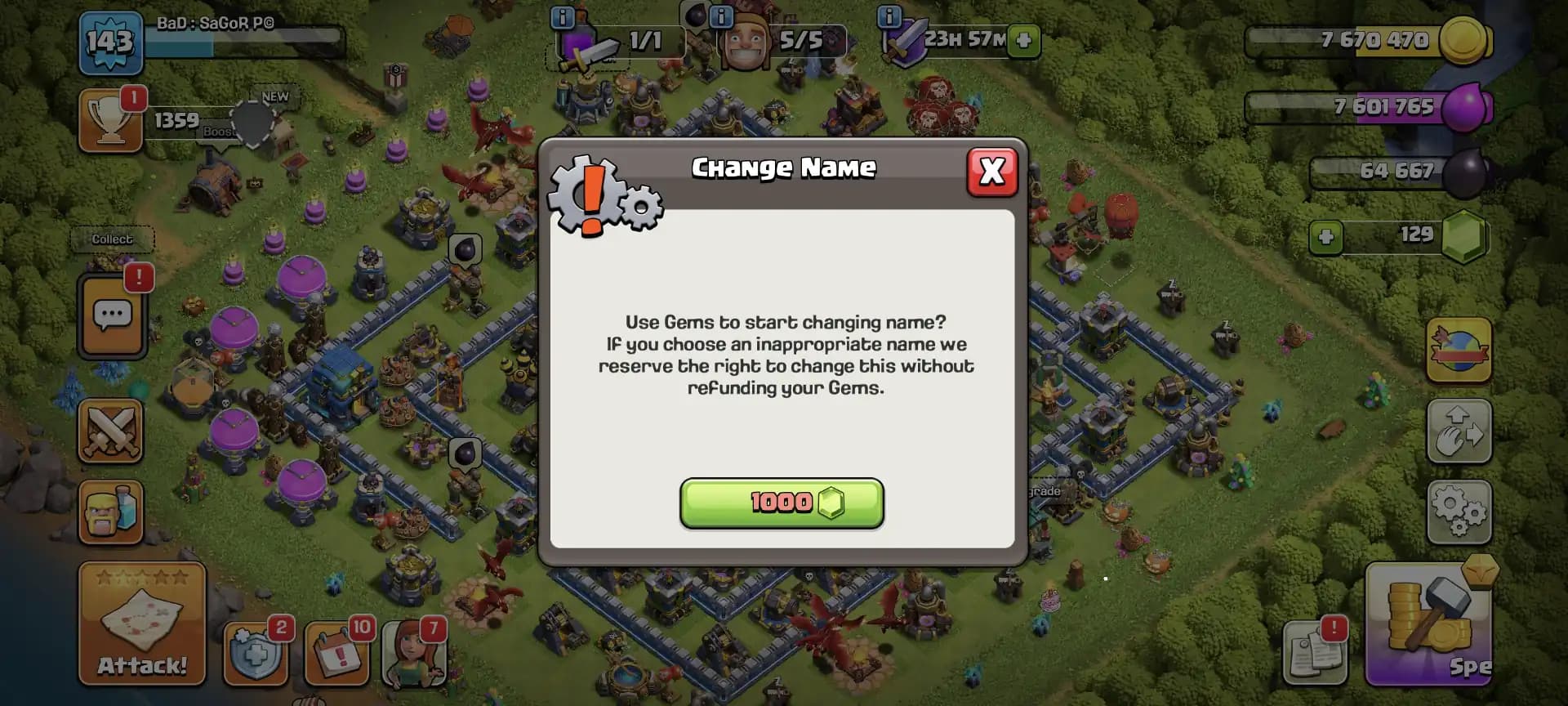
Task: Open the versus battle crossed swords menu
Action: pos(113,431)
